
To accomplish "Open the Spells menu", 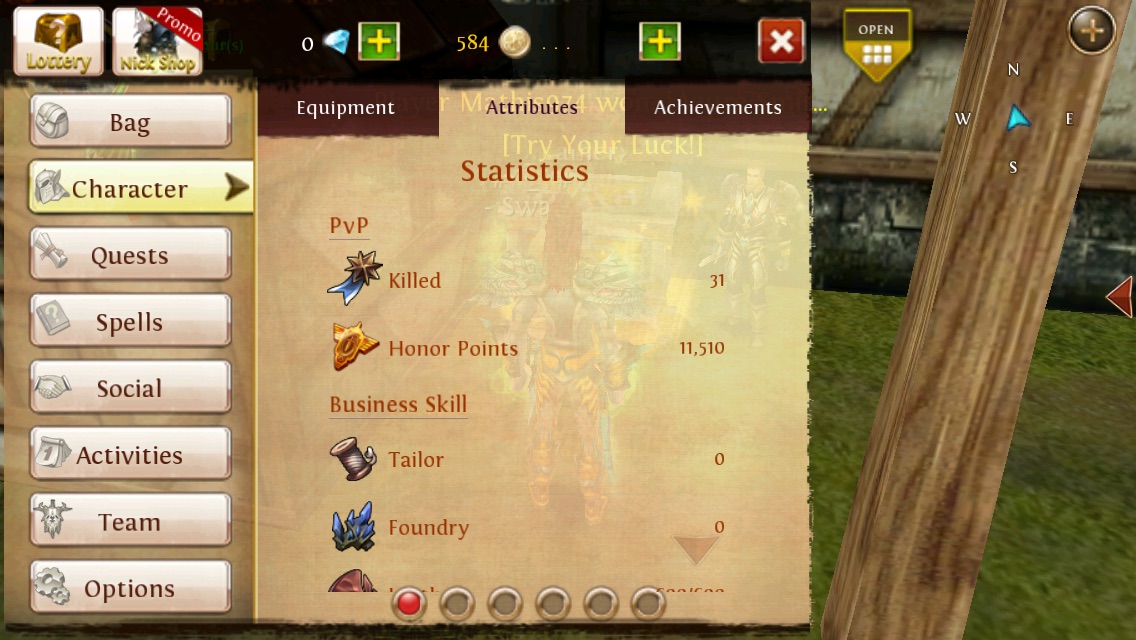I will click(x=130, y=322).
